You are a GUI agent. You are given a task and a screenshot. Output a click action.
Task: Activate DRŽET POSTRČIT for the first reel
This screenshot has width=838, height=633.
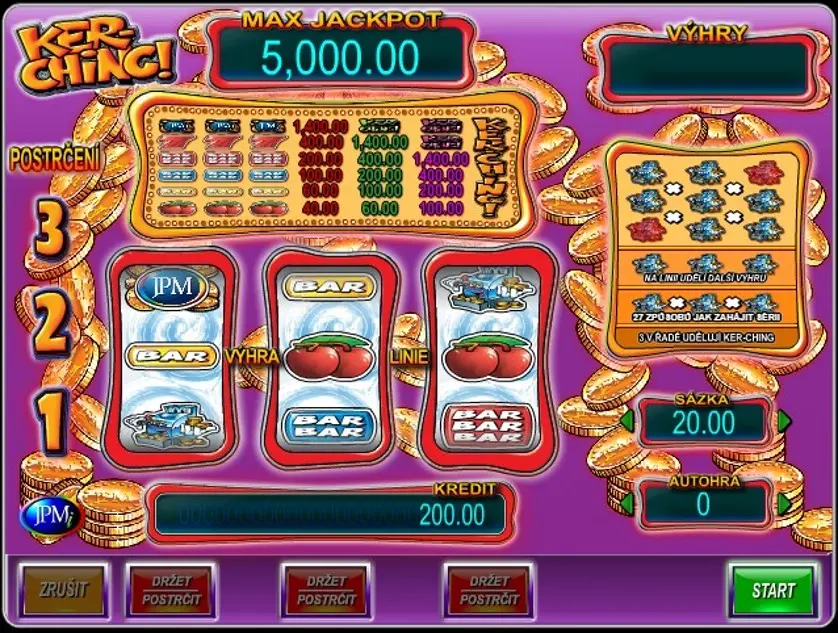point(170,590)
